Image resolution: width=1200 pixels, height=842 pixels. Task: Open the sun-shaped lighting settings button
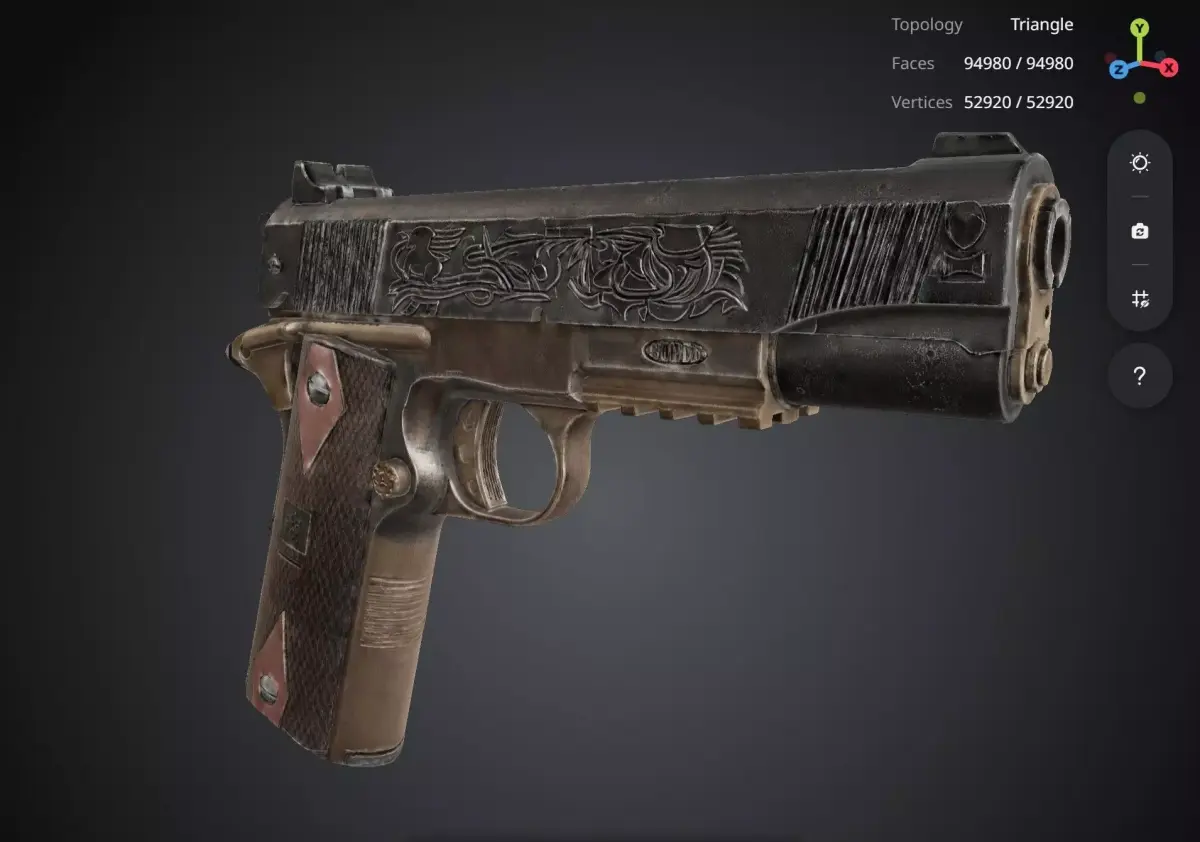coord(1140,163)
